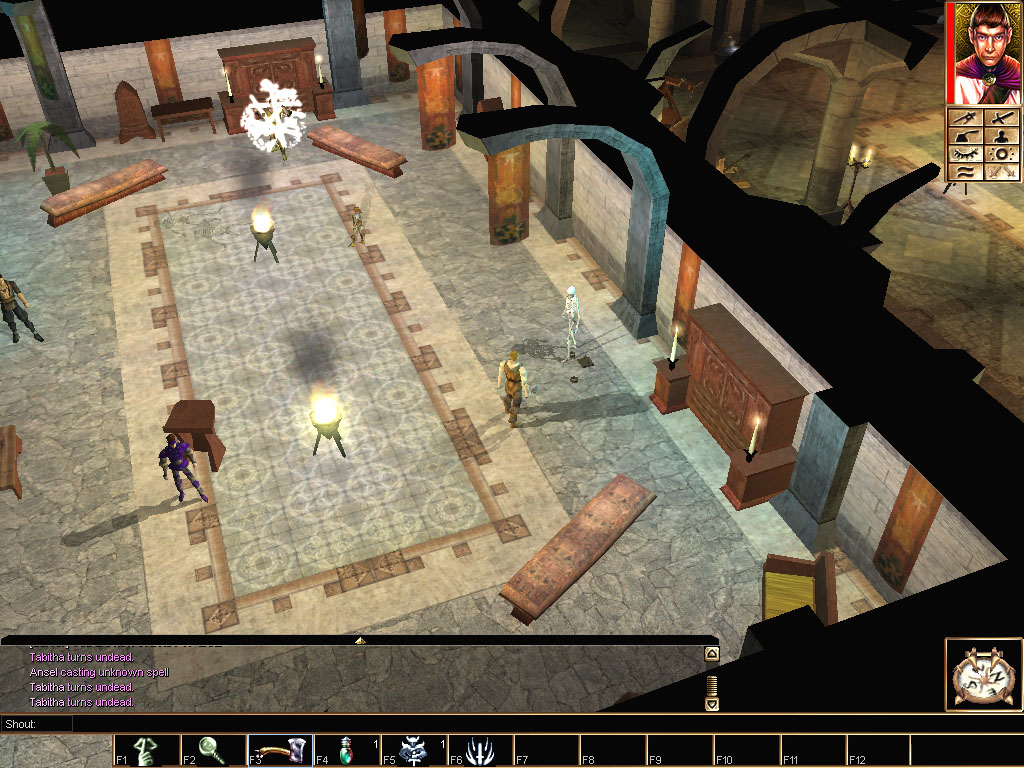Screen dimensions: 1024x768
Task: Click the sword icon button
Action: [1001, 119]
